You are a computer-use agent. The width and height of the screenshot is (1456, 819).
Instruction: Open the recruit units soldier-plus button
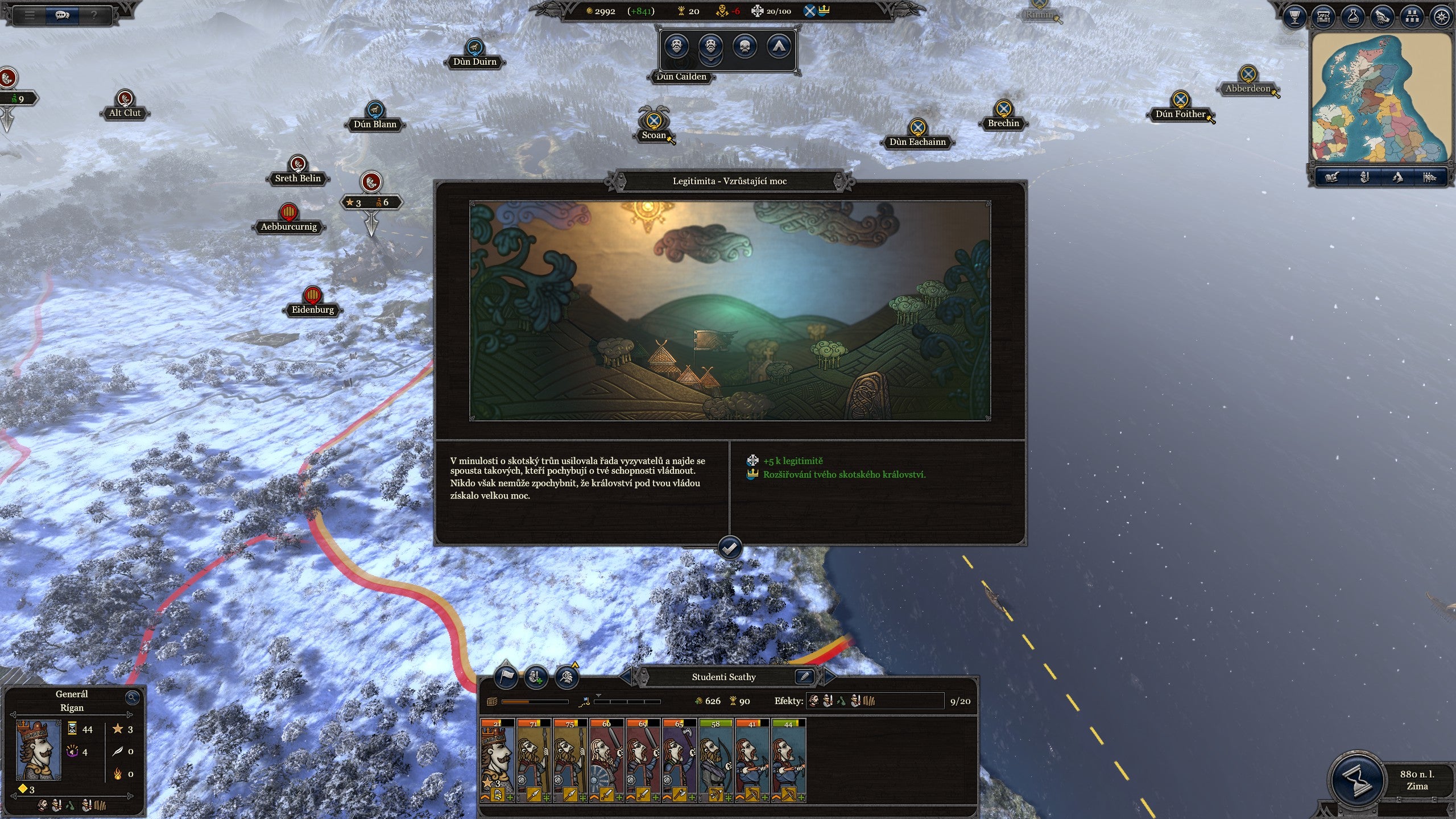click(x=536, y=676)
